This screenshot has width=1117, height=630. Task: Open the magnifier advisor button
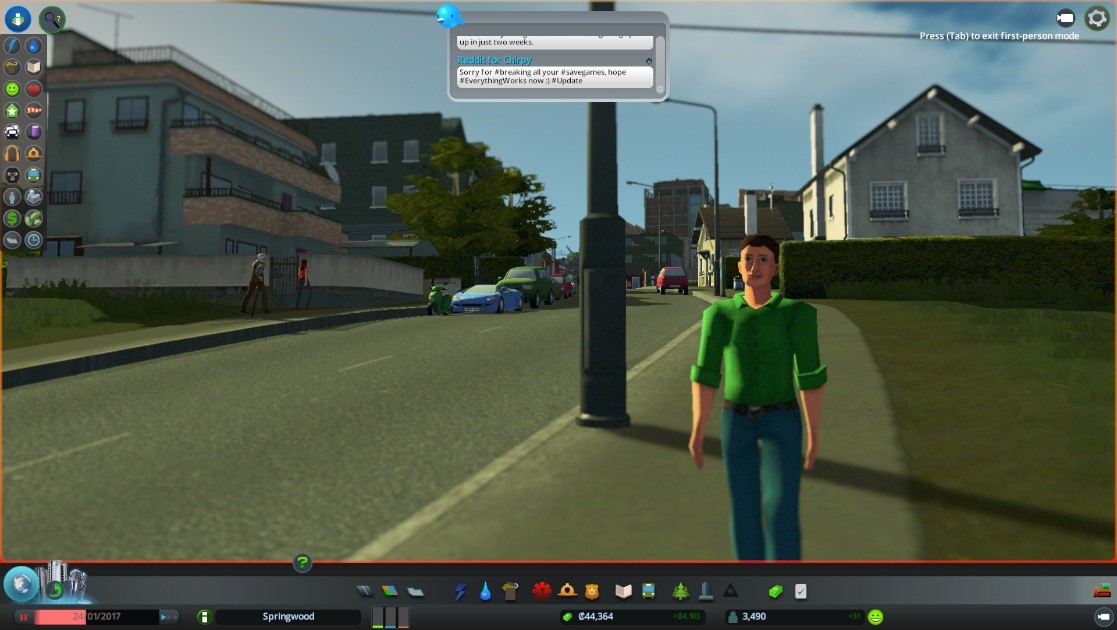52,18
